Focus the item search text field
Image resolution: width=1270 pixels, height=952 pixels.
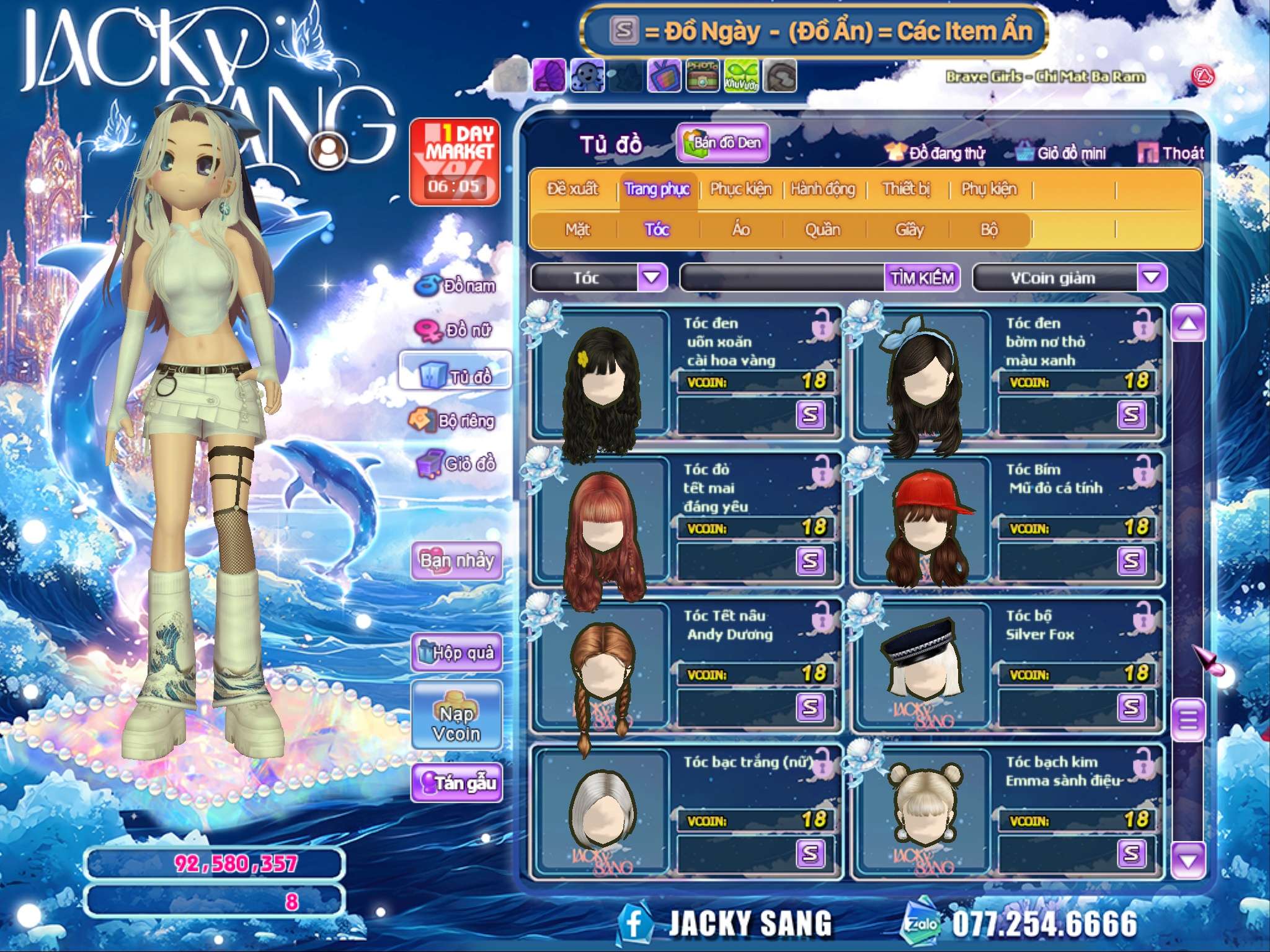click(783, 278)
